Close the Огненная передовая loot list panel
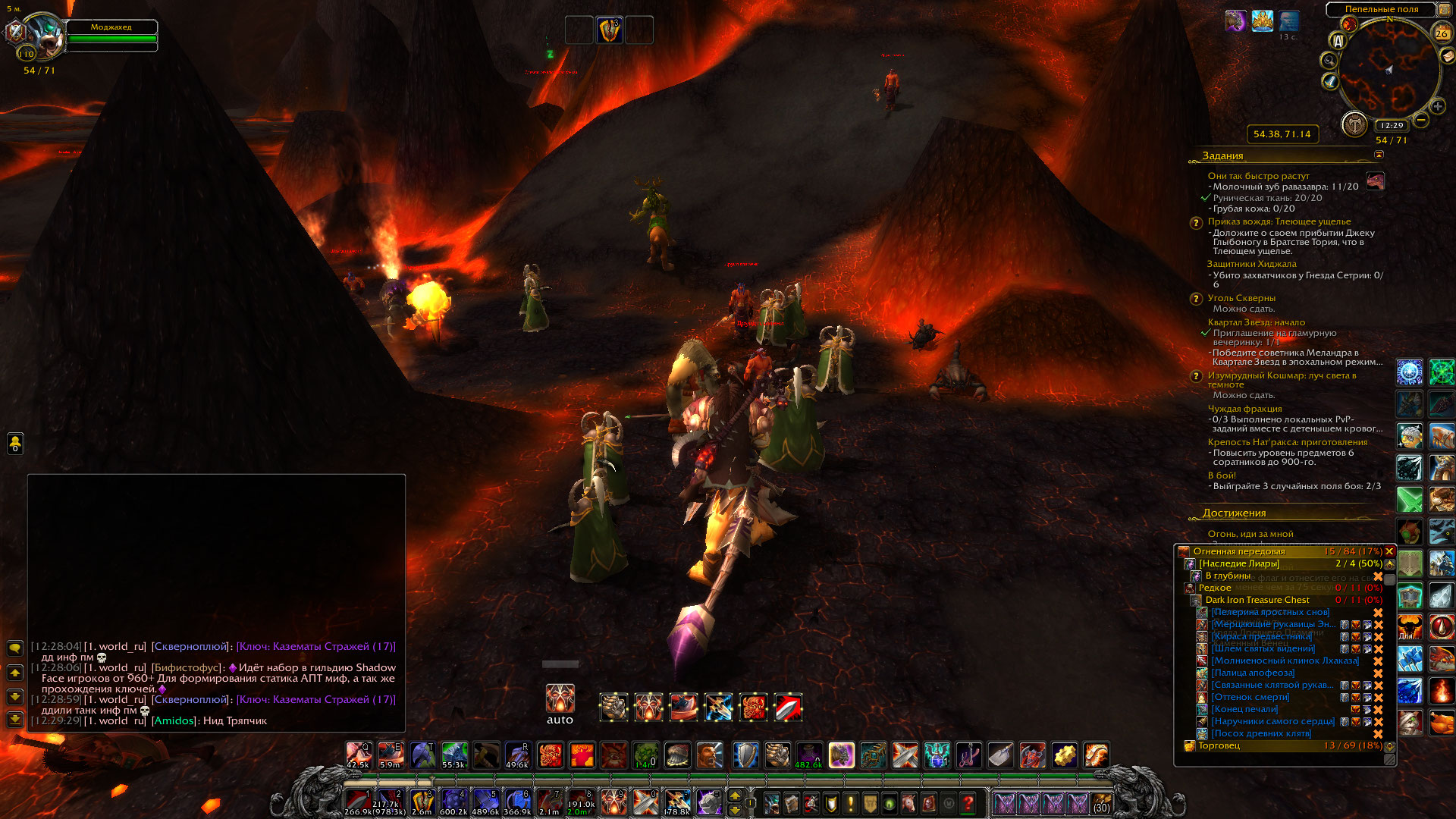1456x819 pixels. [x=1389, y=551]
